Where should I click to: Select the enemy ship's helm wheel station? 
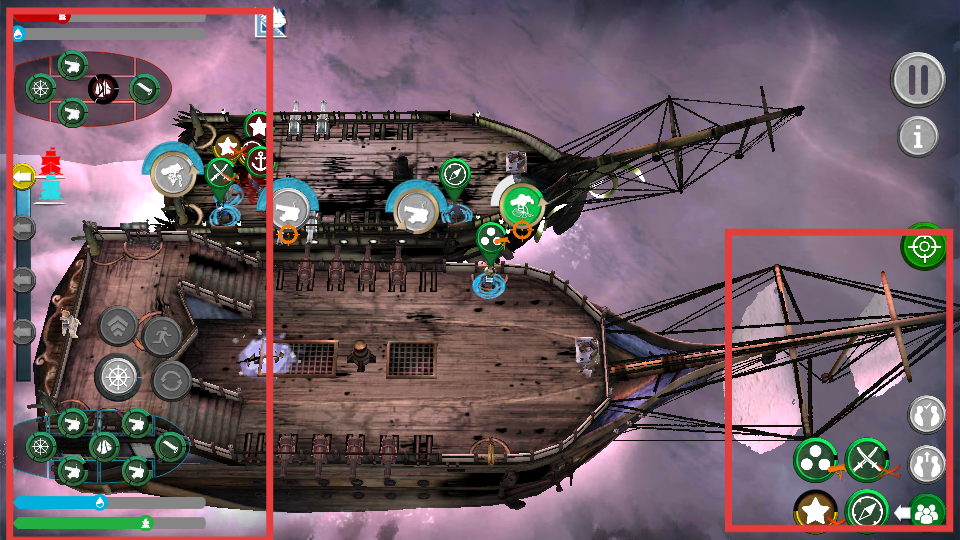point(40,88)
